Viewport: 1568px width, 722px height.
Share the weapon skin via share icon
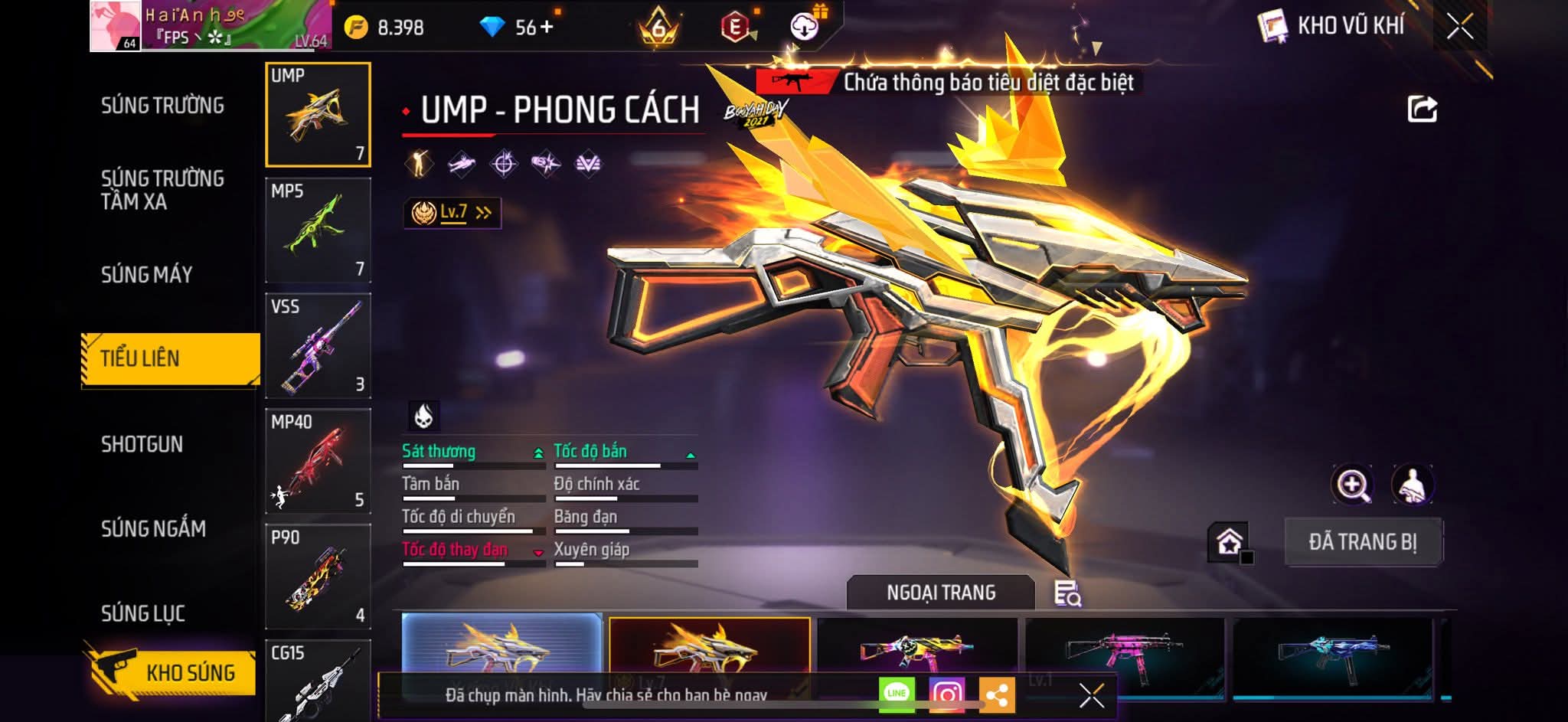(1423, 109)
